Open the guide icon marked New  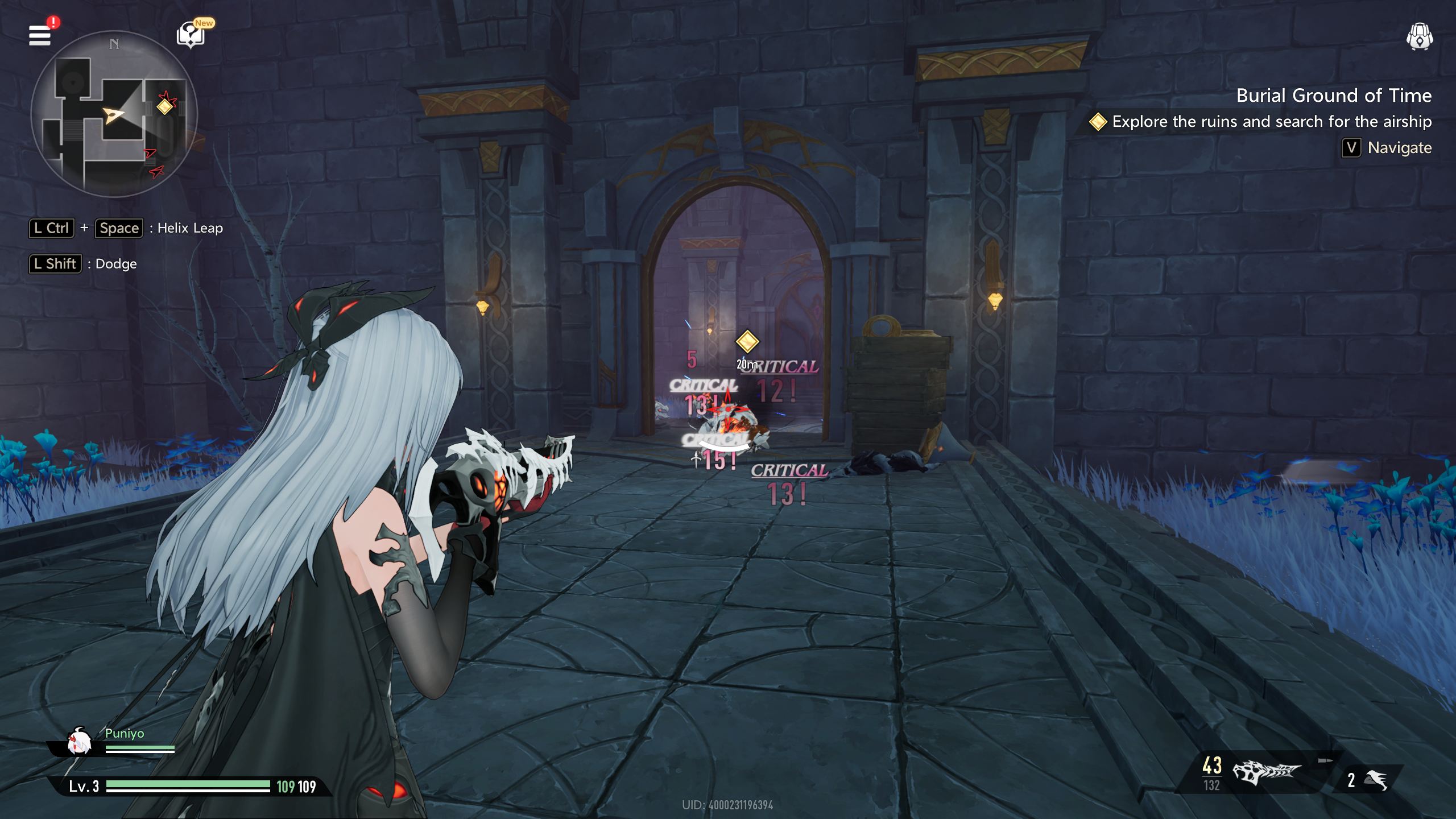(x=191, y=35)
